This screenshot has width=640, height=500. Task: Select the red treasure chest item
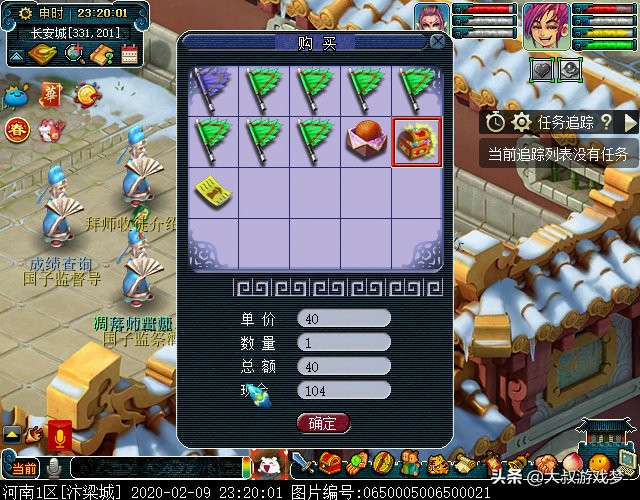click(x=416, y=141)
